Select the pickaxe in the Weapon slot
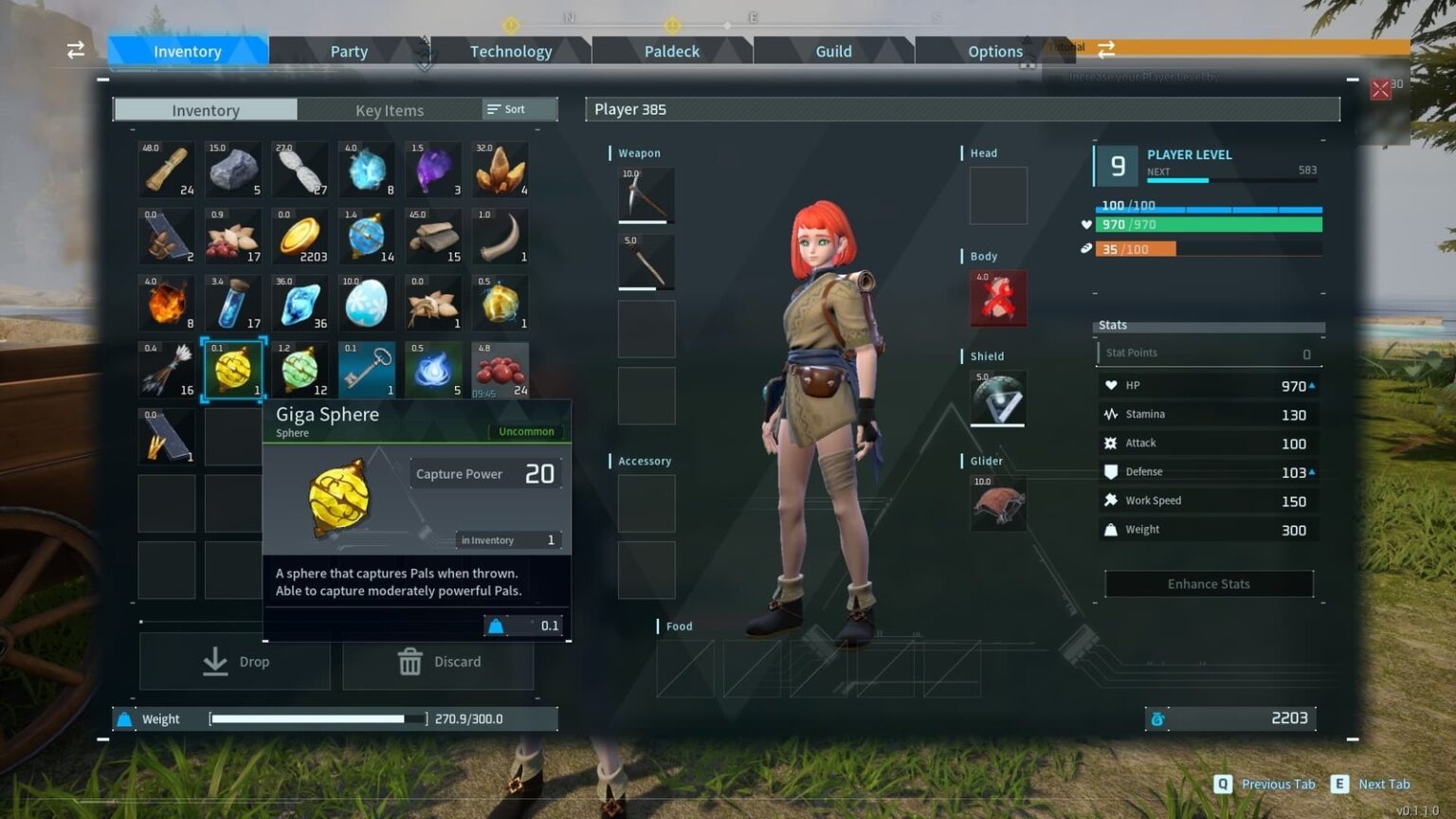1456x819 pixels. [x=646, y=195]
